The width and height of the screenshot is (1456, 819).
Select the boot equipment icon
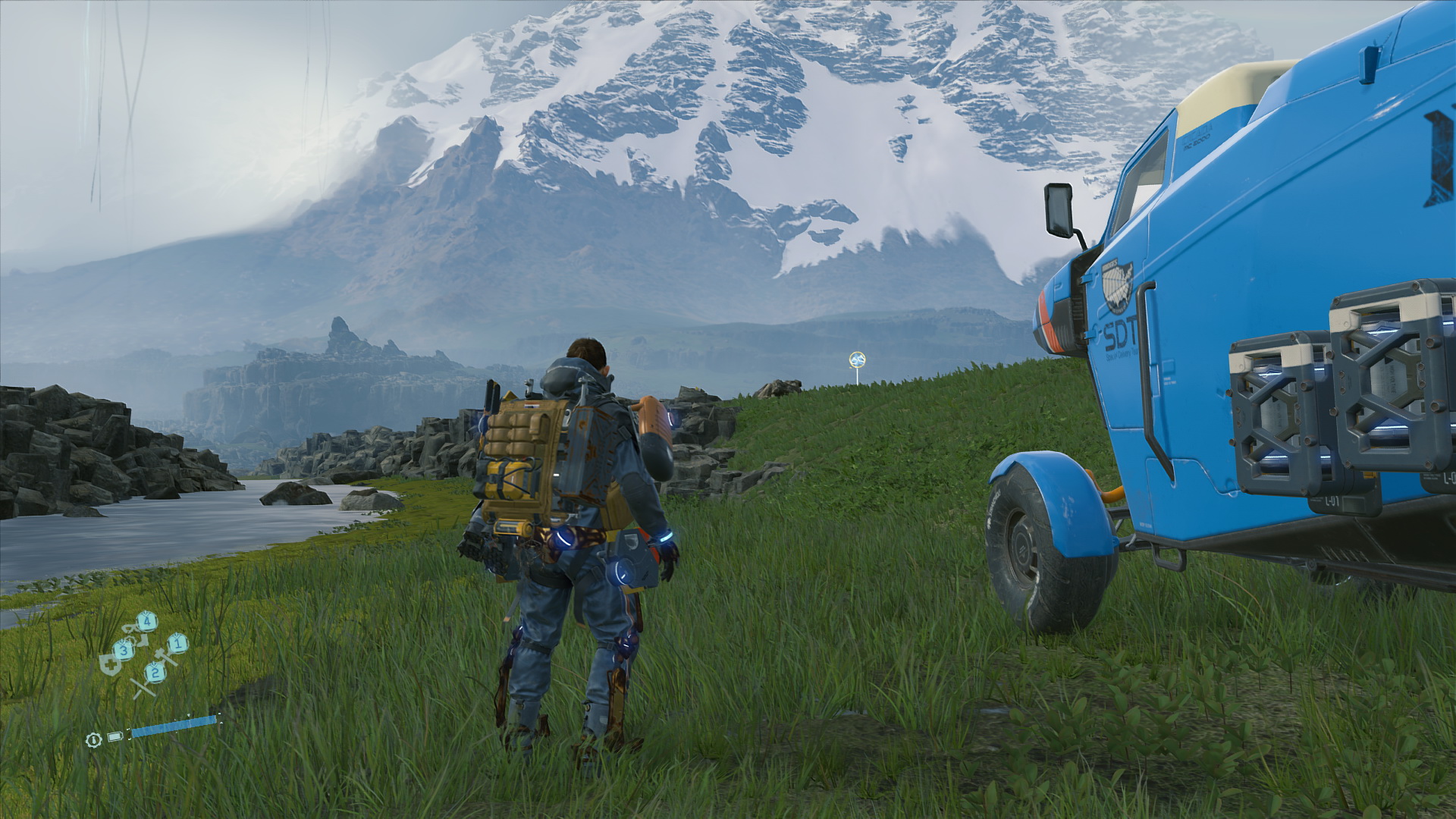(143, 642)
